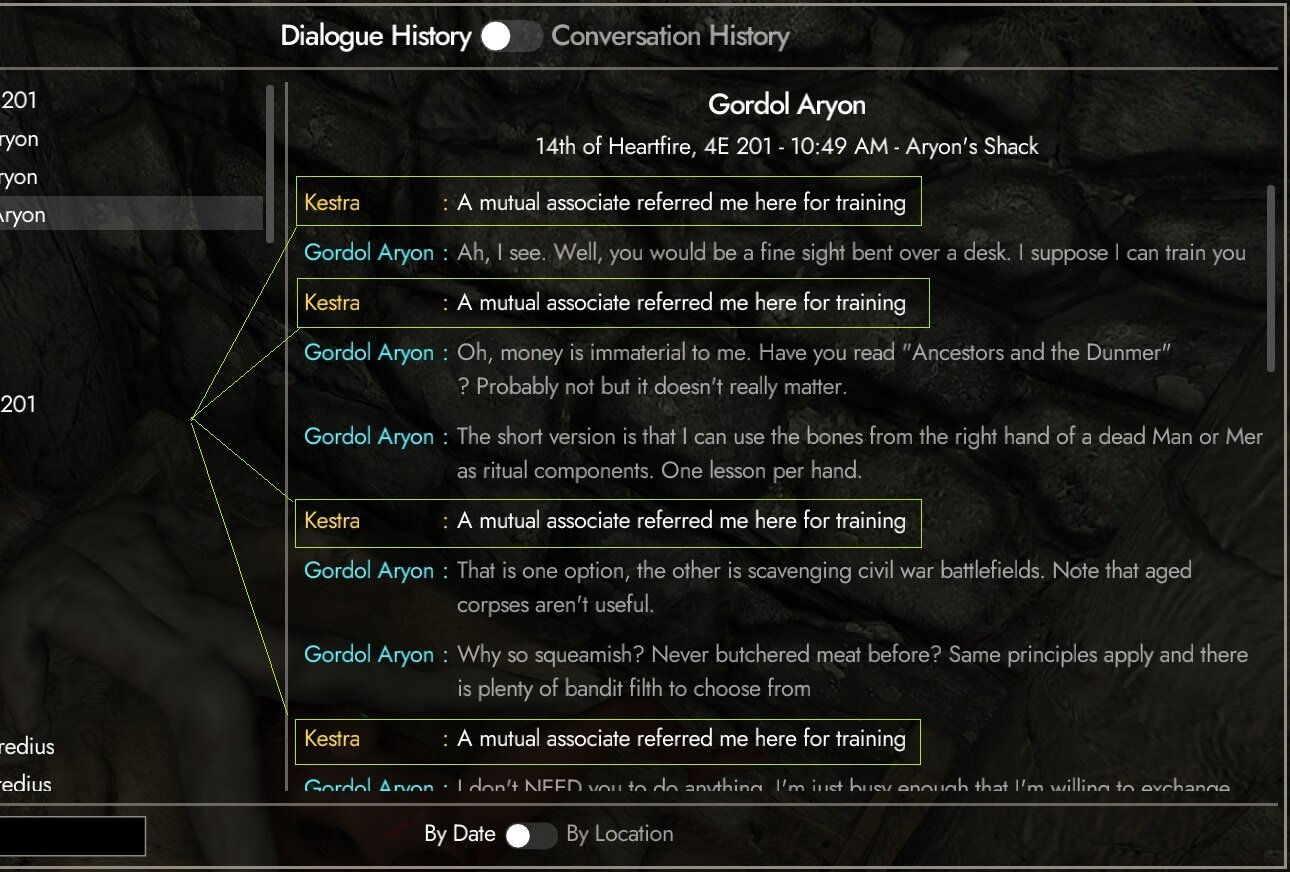The height and width of the screenshot is (872, 1290).
Task: Click the black search input box
Action: [x=72, y=836]
